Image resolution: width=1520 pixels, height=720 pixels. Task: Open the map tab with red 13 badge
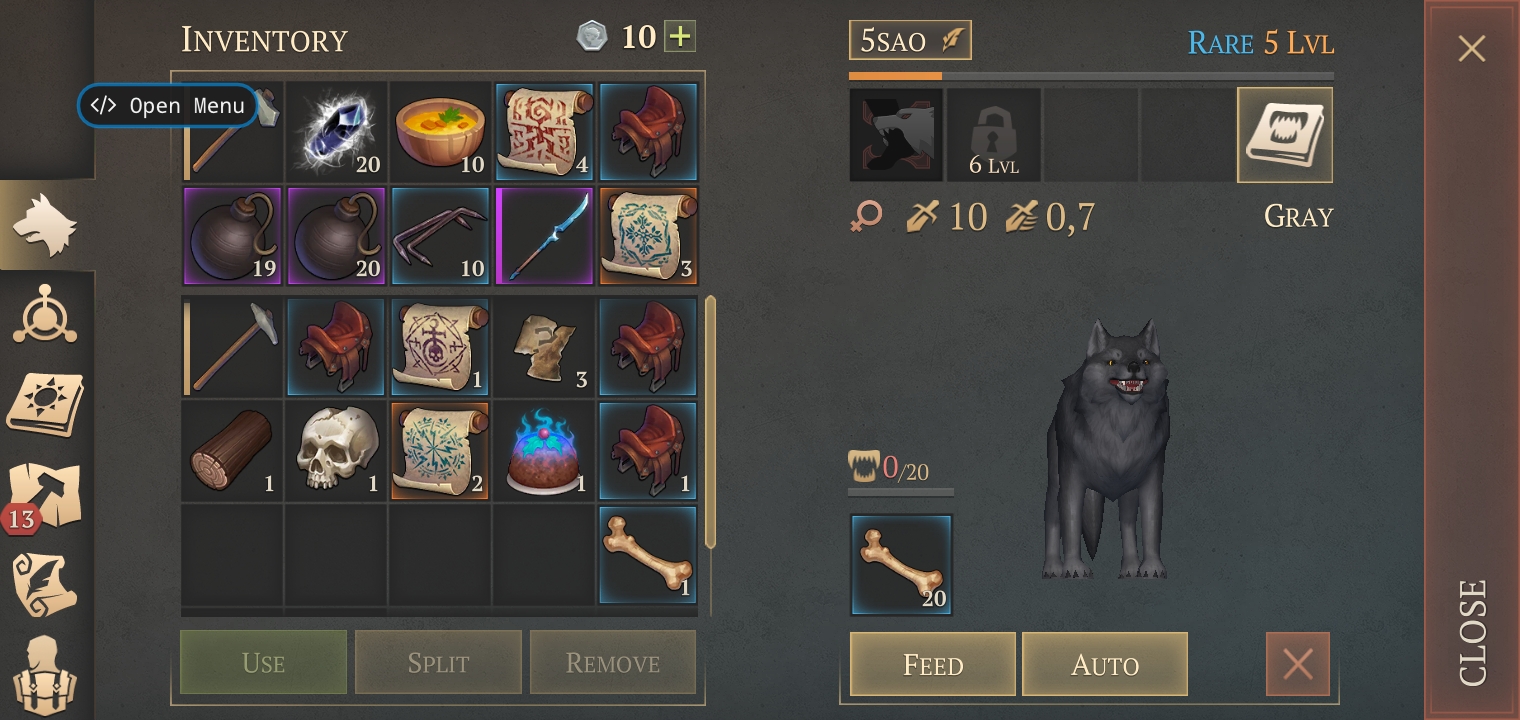click(x=46, y=497)
